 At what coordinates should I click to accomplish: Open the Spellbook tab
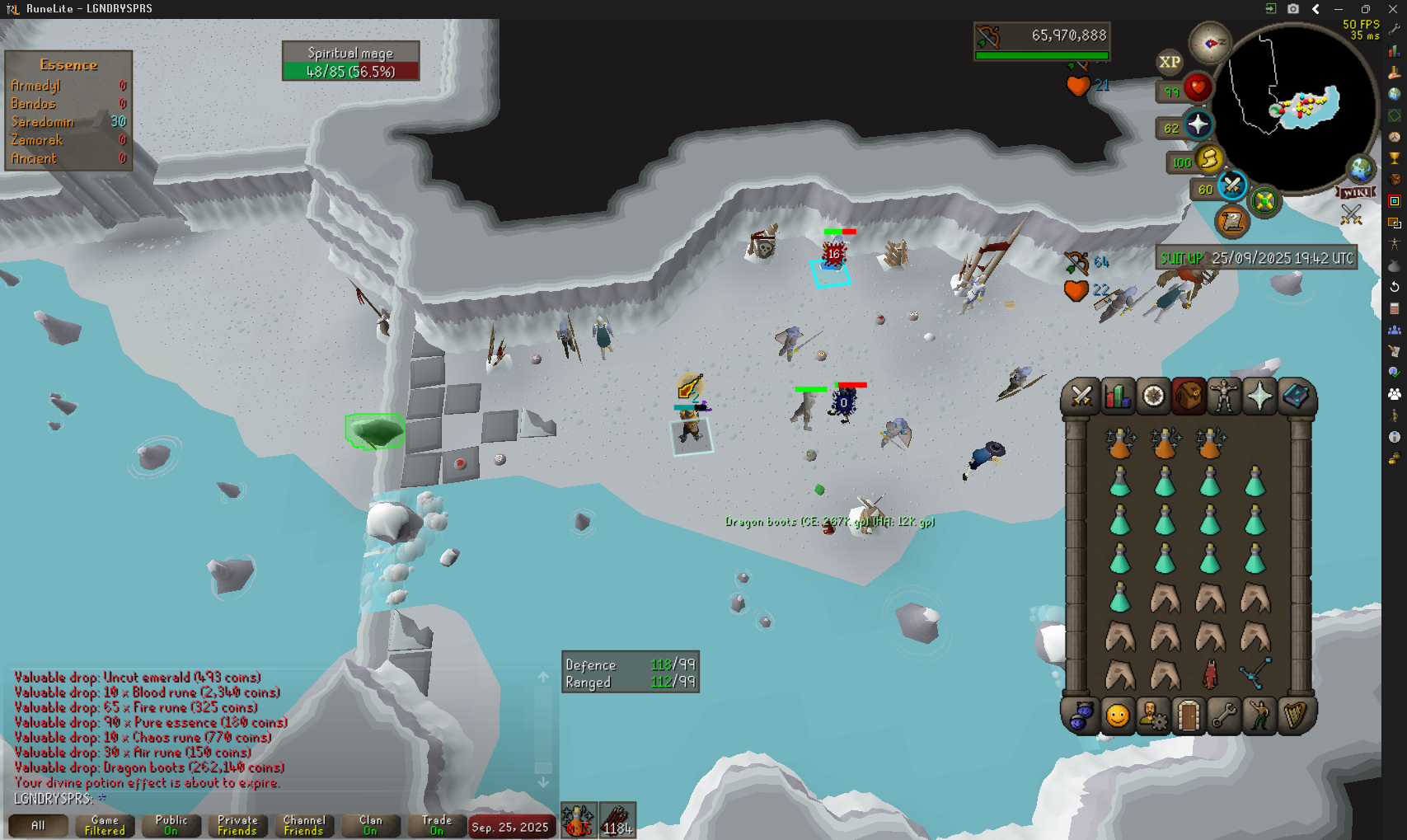pyautogui.click(x=1296, y=397)
